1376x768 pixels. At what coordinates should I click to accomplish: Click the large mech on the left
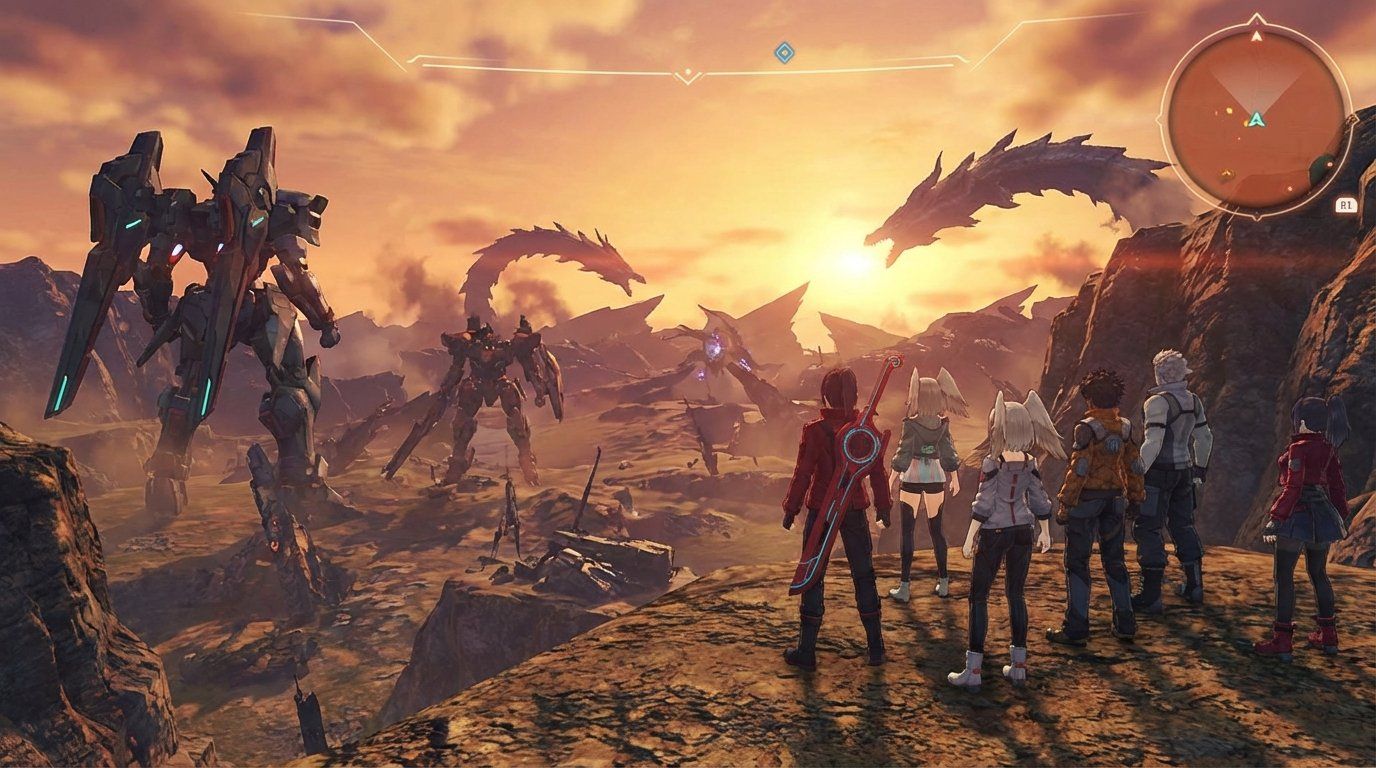[x=200, y=280]
